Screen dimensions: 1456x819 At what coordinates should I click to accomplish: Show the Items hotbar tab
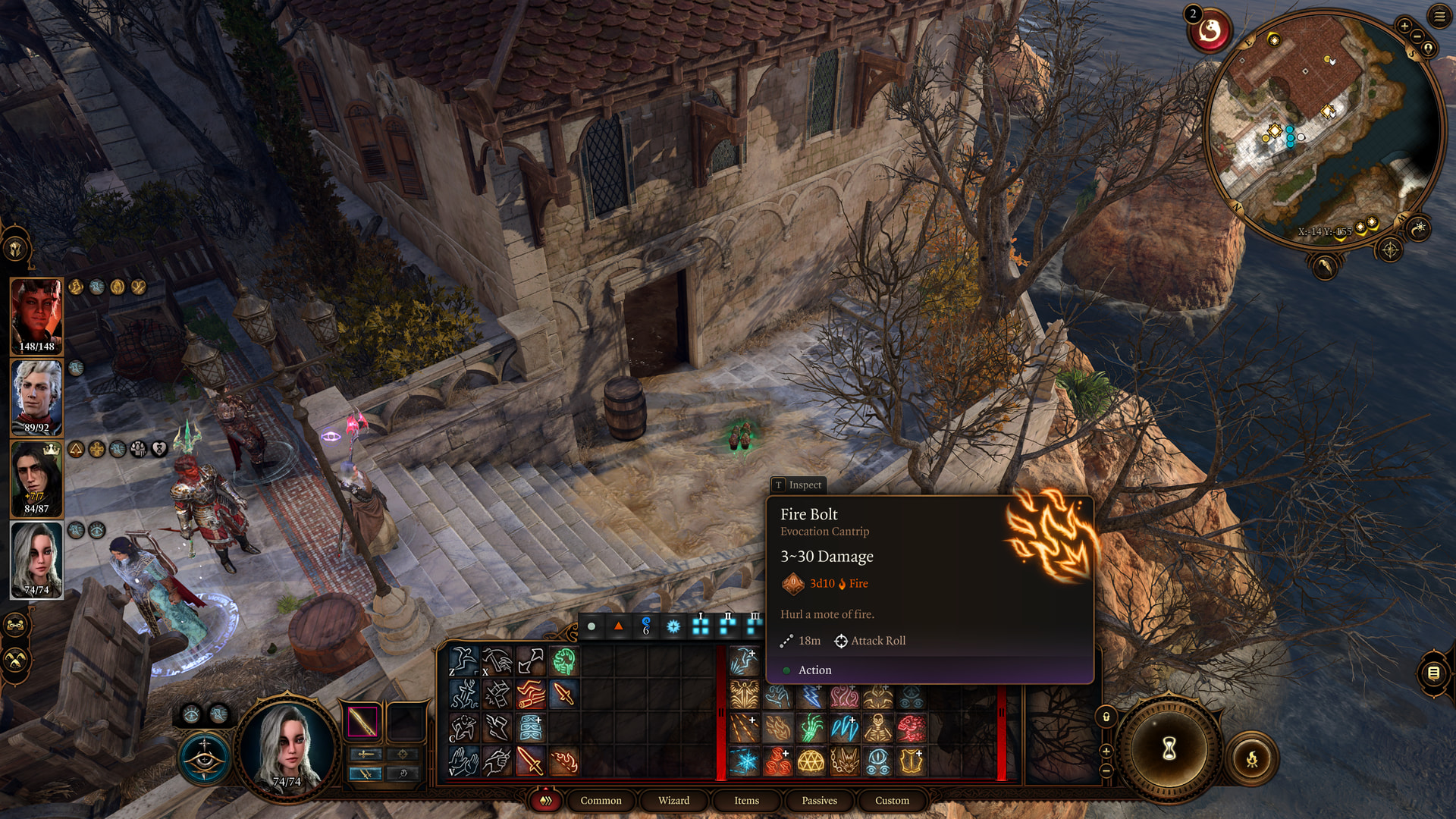tap(746, 800)
